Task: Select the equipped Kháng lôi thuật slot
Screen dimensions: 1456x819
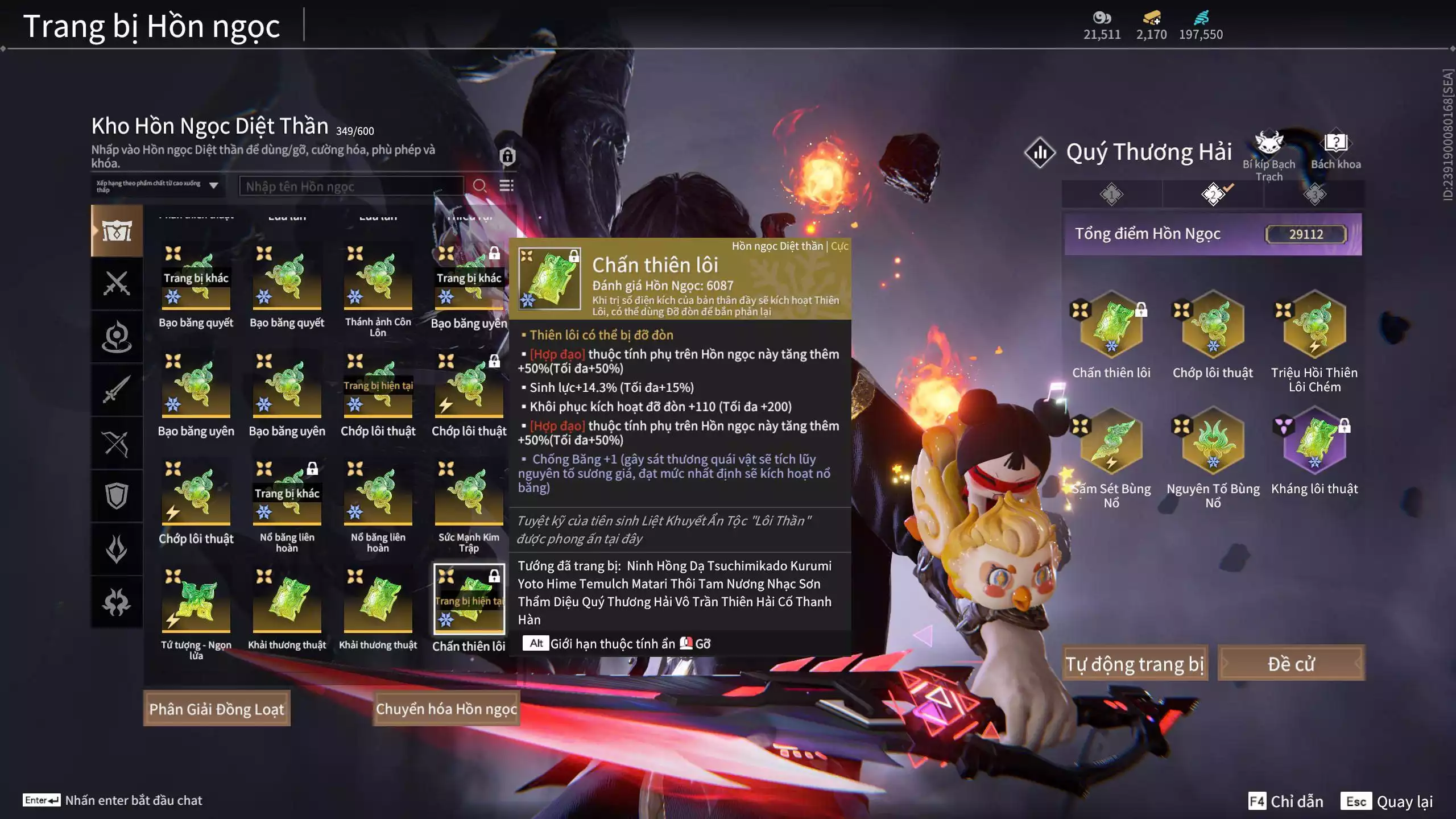Action: (1314, 441)
